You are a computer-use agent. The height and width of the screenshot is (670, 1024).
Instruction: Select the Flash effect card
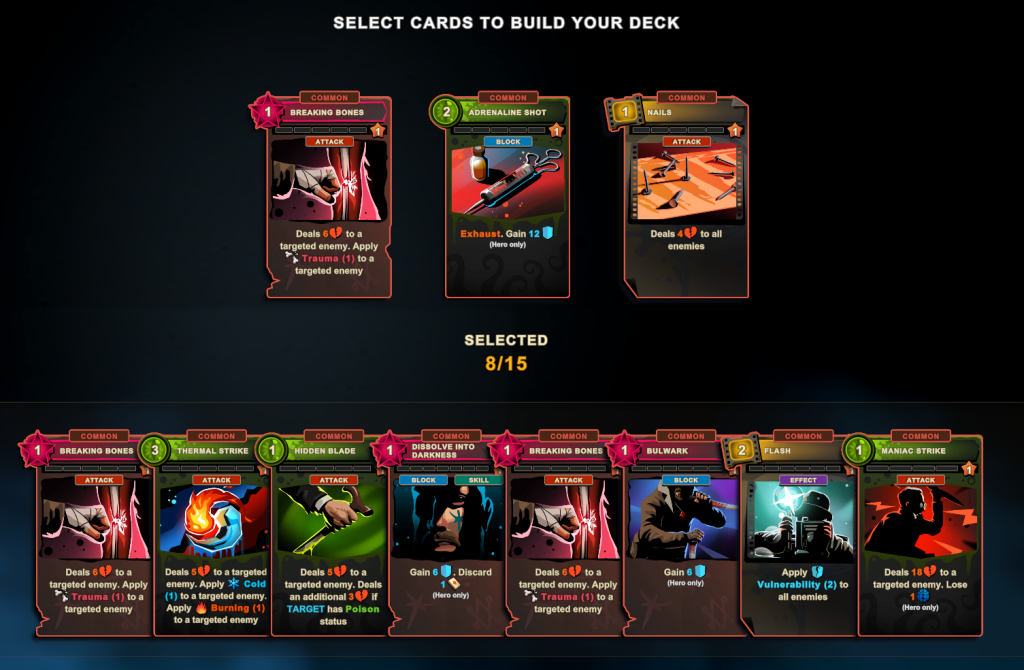[x=802, y=535]
